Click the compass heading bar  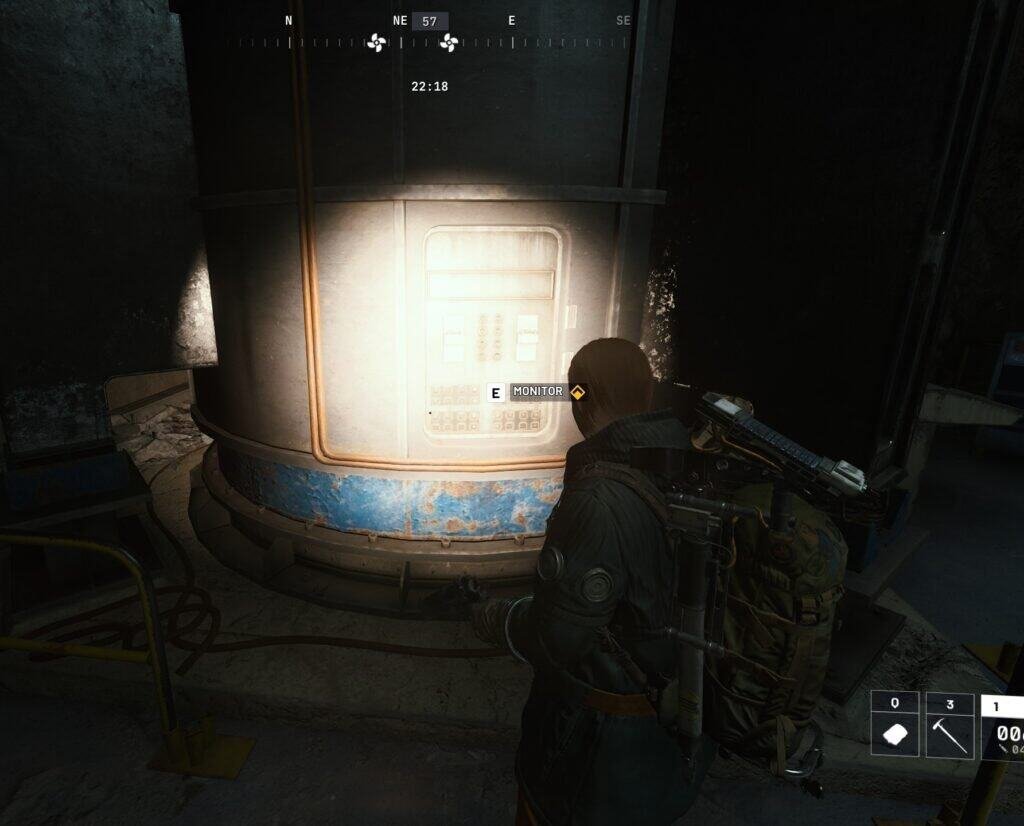click(430, 42)
